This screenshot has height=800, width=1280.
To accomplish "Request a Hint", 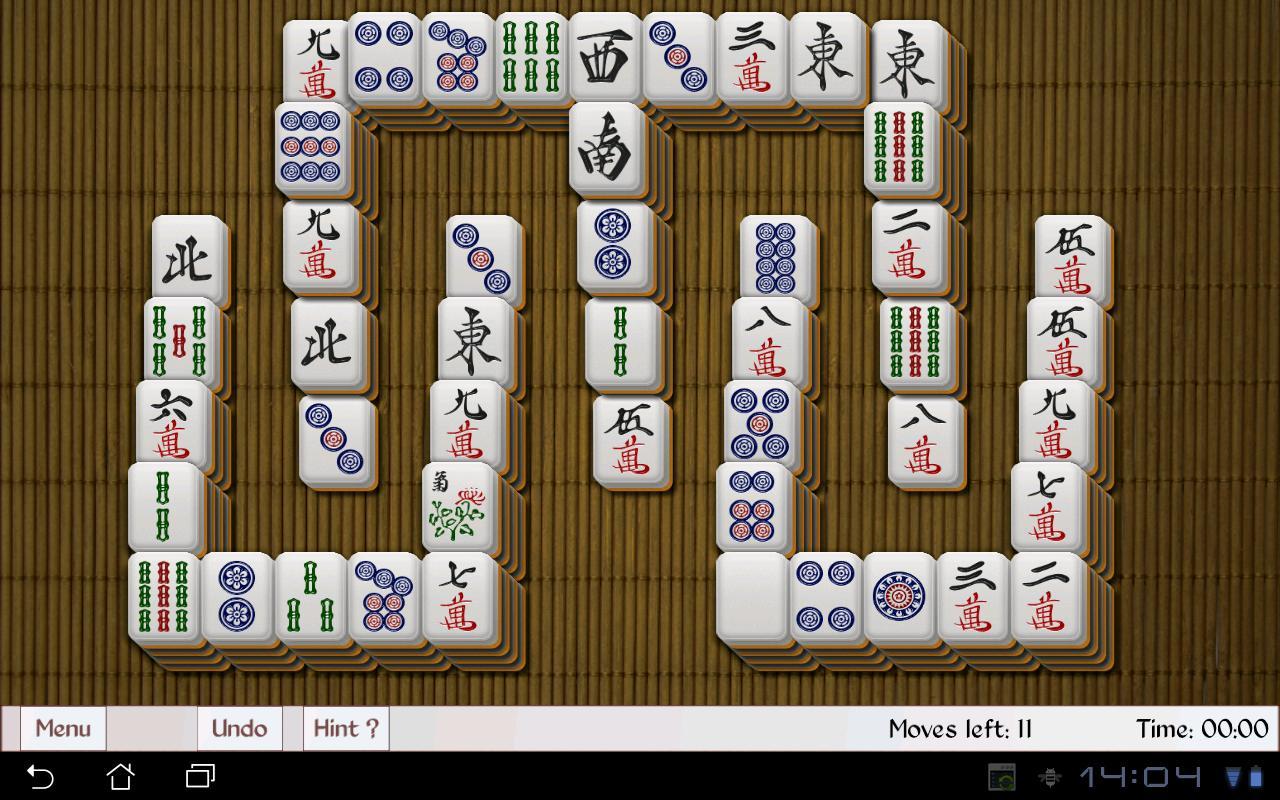I will point(344,728).
